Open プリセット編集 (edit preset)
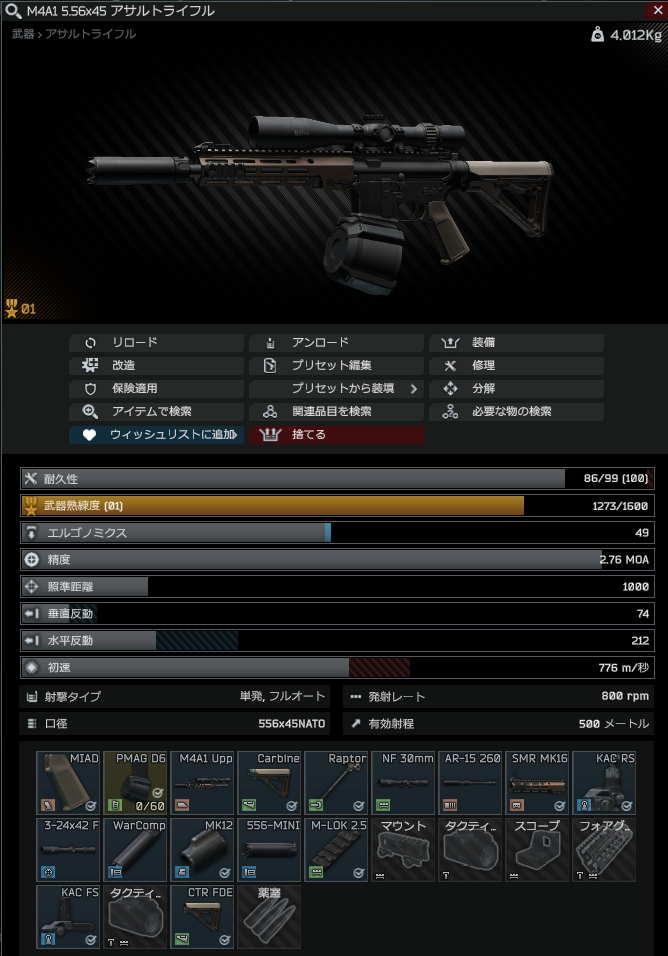 (336, 366)
